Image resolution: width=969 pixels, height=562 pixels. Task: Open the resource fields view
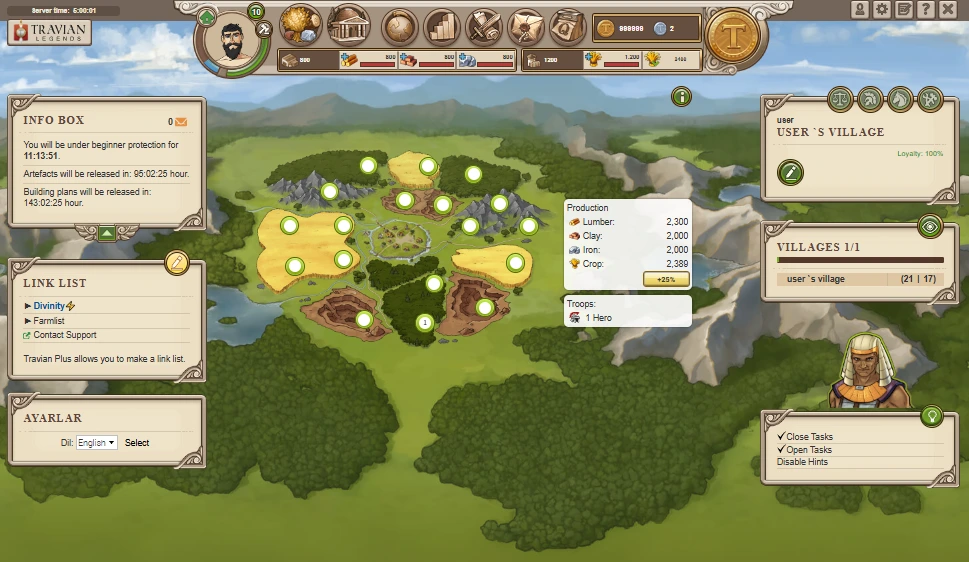(300, 22)
